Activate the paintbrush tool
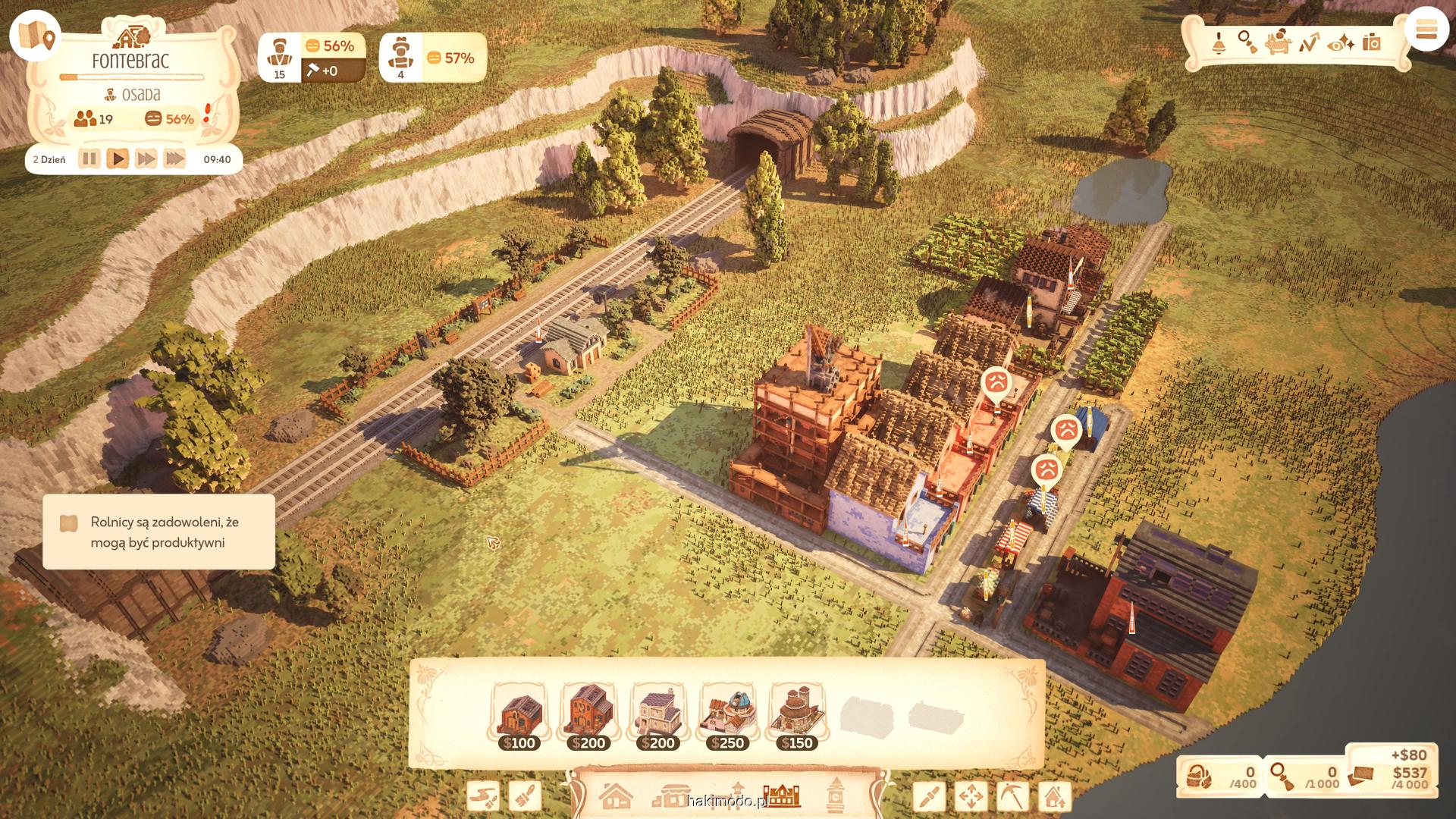Viewport: 1456px width, 819px height. (525, 796)
